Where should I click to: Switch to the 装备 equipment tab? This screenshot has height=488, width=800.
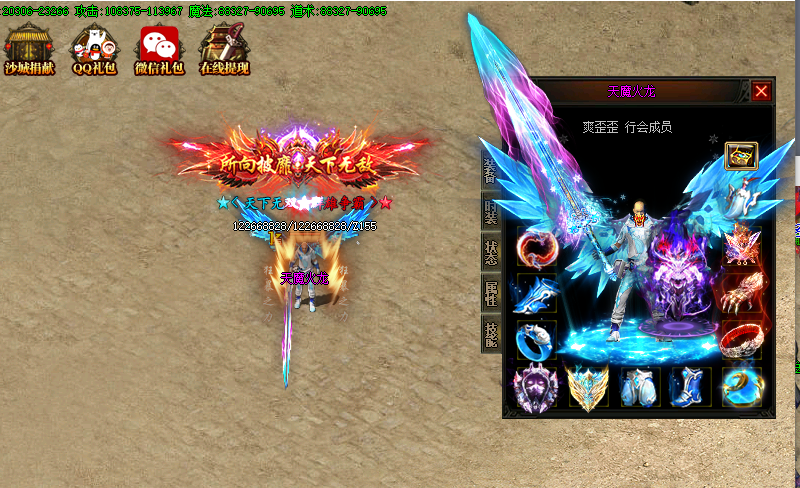coord(490,170)
